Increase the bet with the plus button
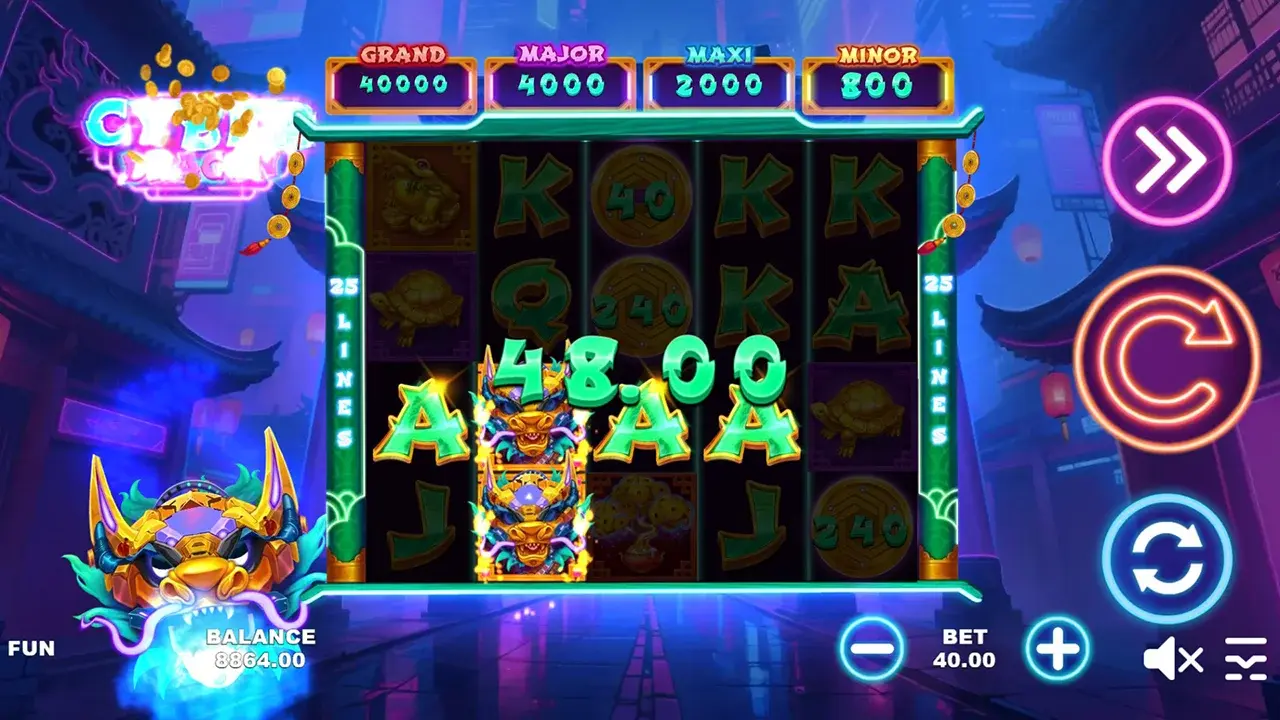The height and width of the screenshot is (720, 1280). pos(1057,649)
